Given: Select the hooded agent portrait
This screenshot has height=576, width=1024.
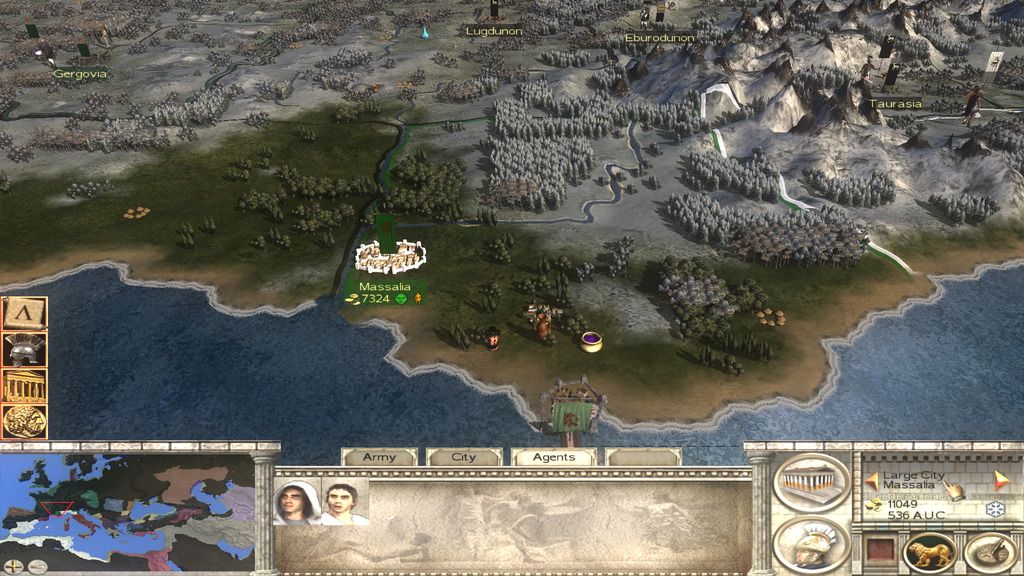Looking at the screenshot, I should coord(297,502).
